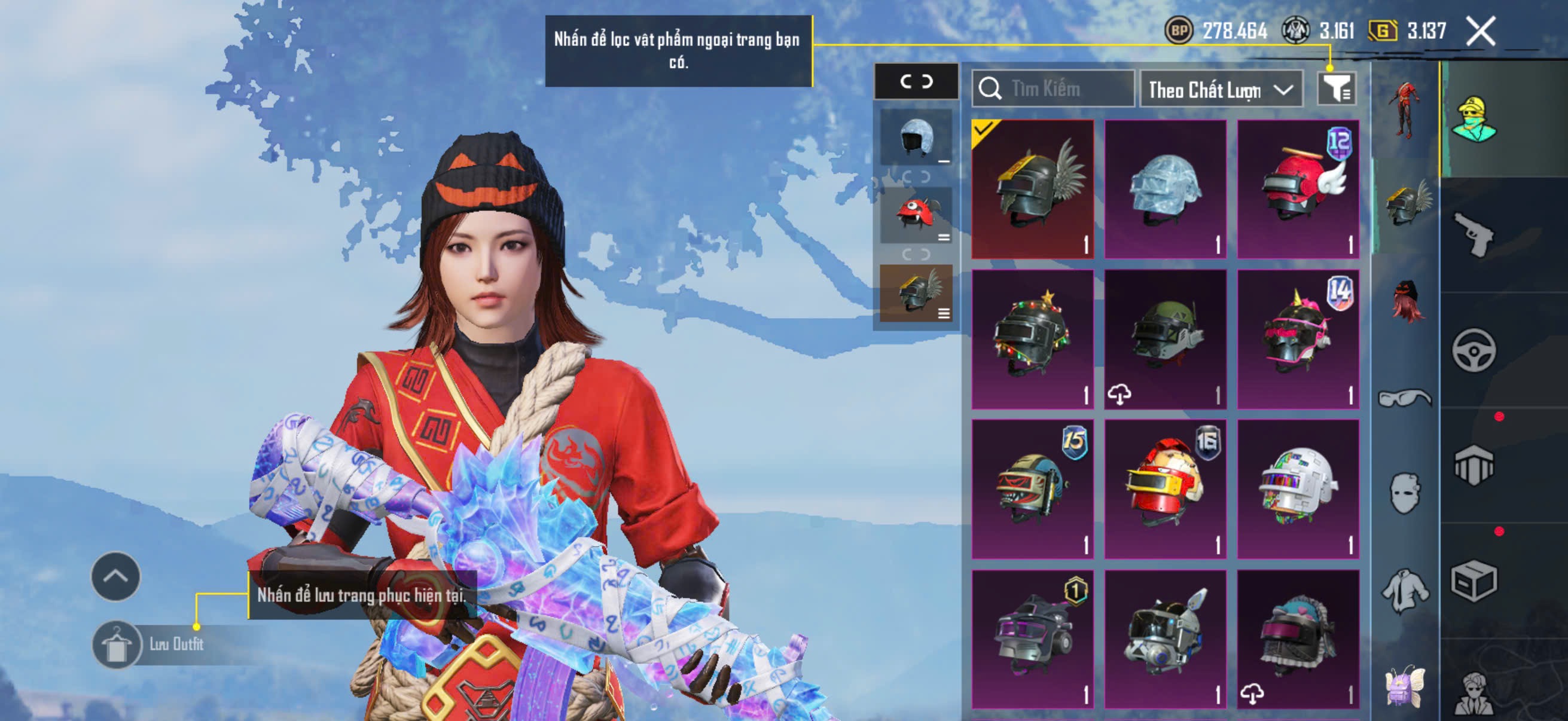Click the round up-arrow expand button
Screen dimensions: 1568x721
tap(115, 576)
